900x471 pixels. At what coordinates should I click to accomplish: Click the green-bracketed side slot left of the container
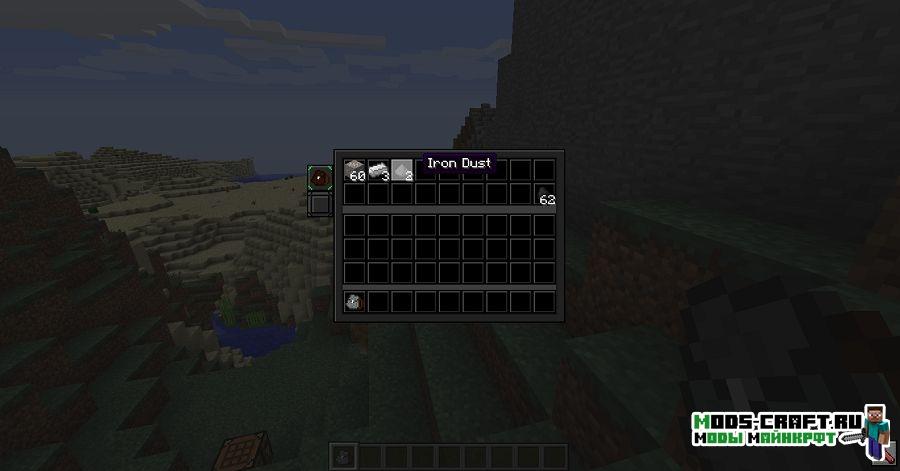(x=320, y=179)
